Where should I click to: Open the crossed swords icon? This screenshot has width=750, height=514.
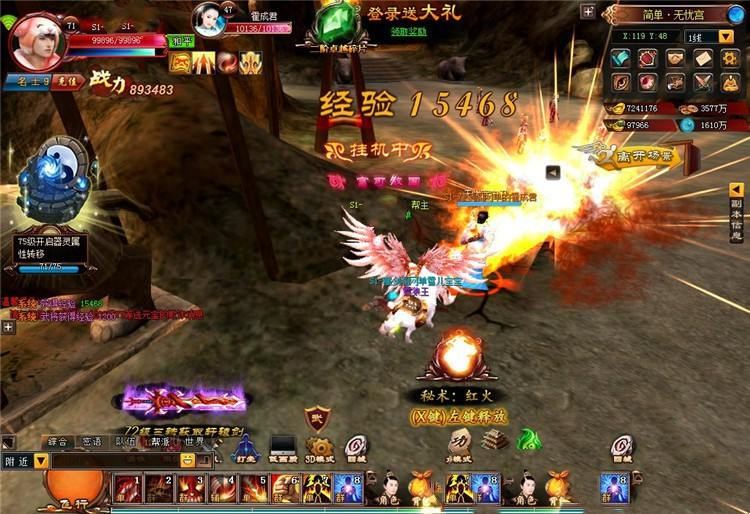click(704, 82)
